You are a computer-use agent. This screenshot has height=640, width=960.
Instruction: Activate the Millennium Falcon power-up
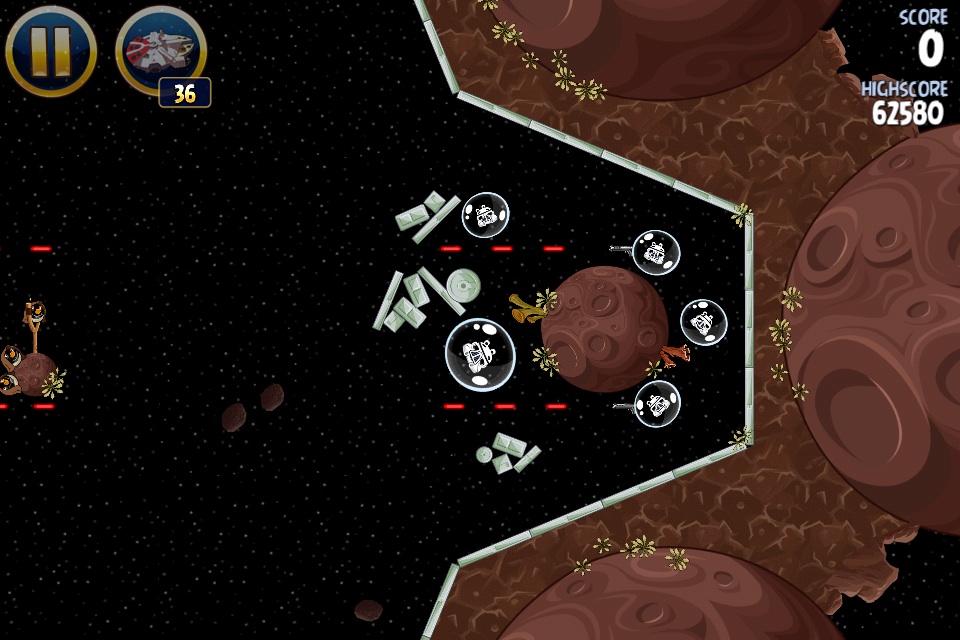coord(160,50)
